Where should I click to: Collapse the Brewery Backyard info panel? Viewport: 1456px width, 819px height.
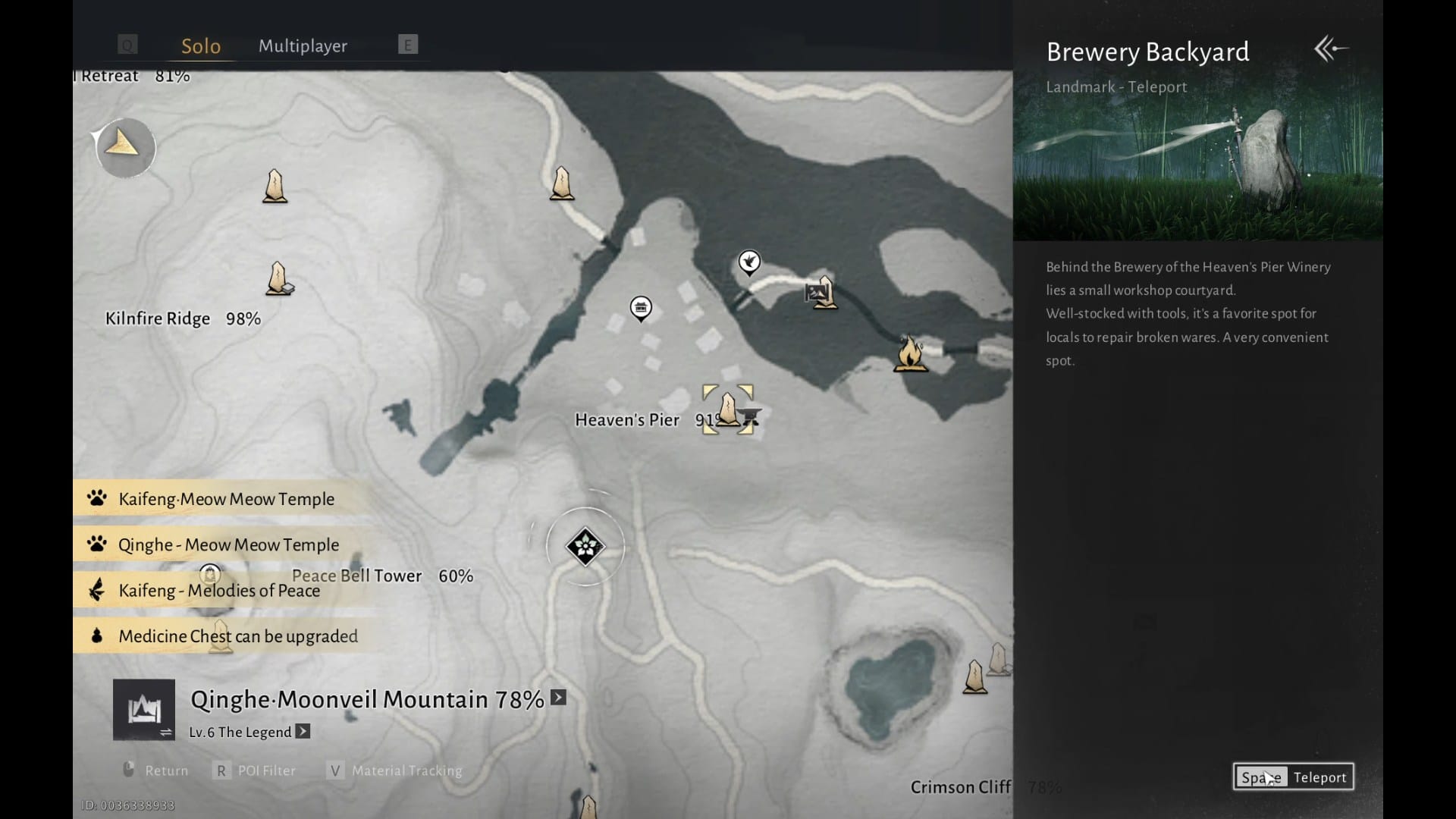click(x=1331, y=49)
